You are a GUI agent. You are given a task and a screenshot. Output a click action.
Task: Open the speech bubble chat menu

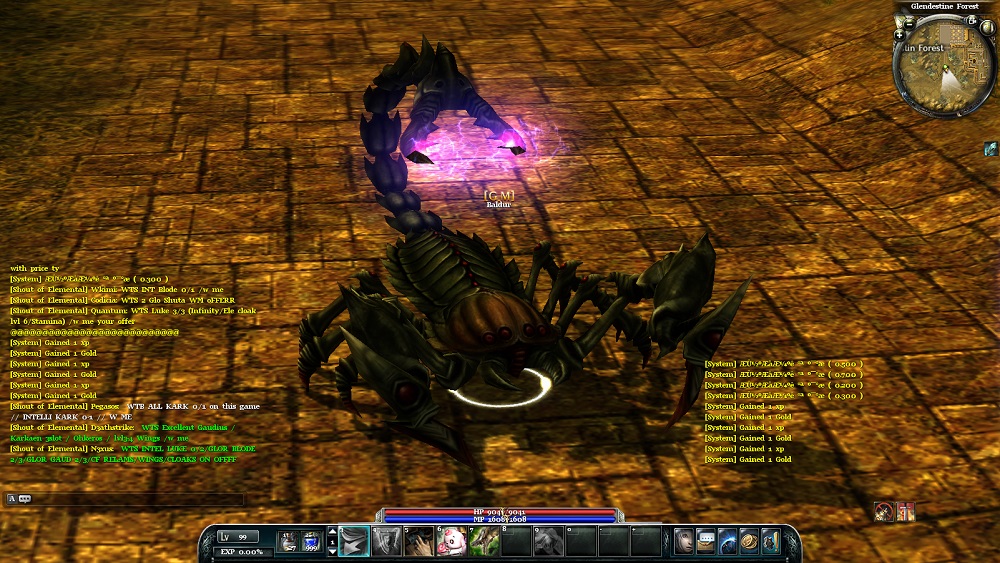tap(706, 541)
